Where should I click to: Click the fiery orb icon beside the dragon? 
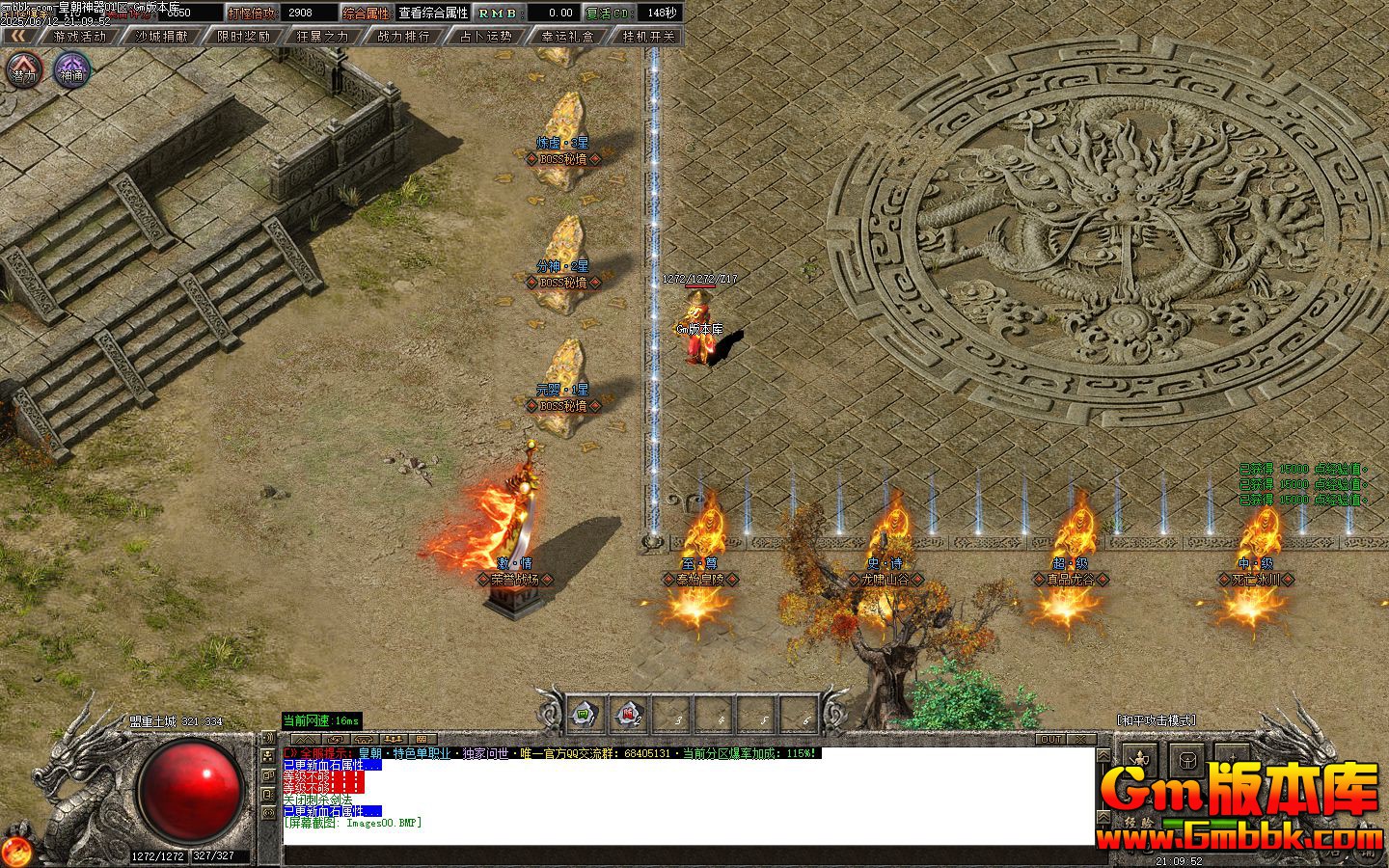click(x=16, y=851)
